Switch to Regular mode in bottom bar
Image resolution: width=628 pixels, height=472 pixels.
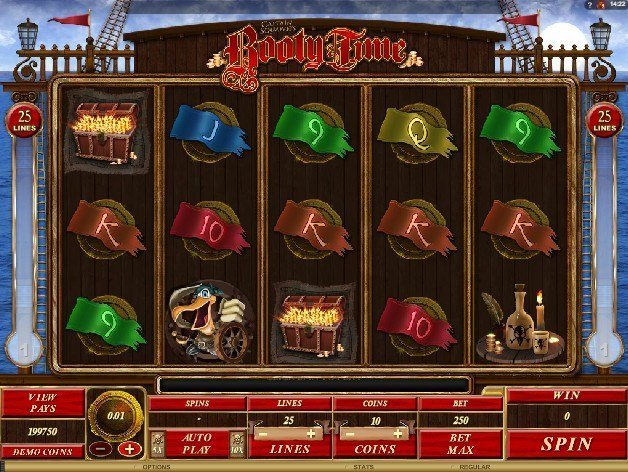coord(474,467)
